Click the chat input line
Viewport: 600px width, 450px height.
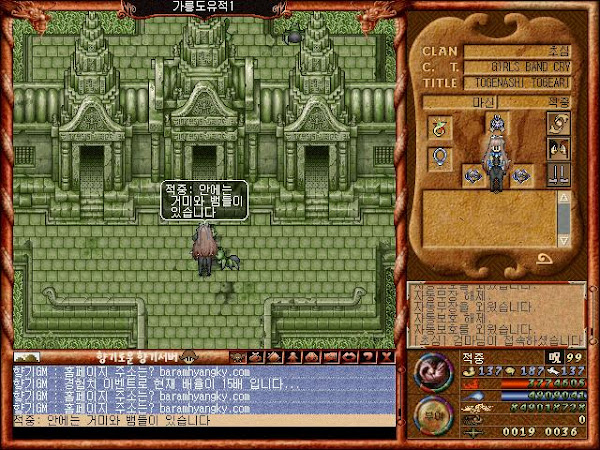tap(200, 421)
